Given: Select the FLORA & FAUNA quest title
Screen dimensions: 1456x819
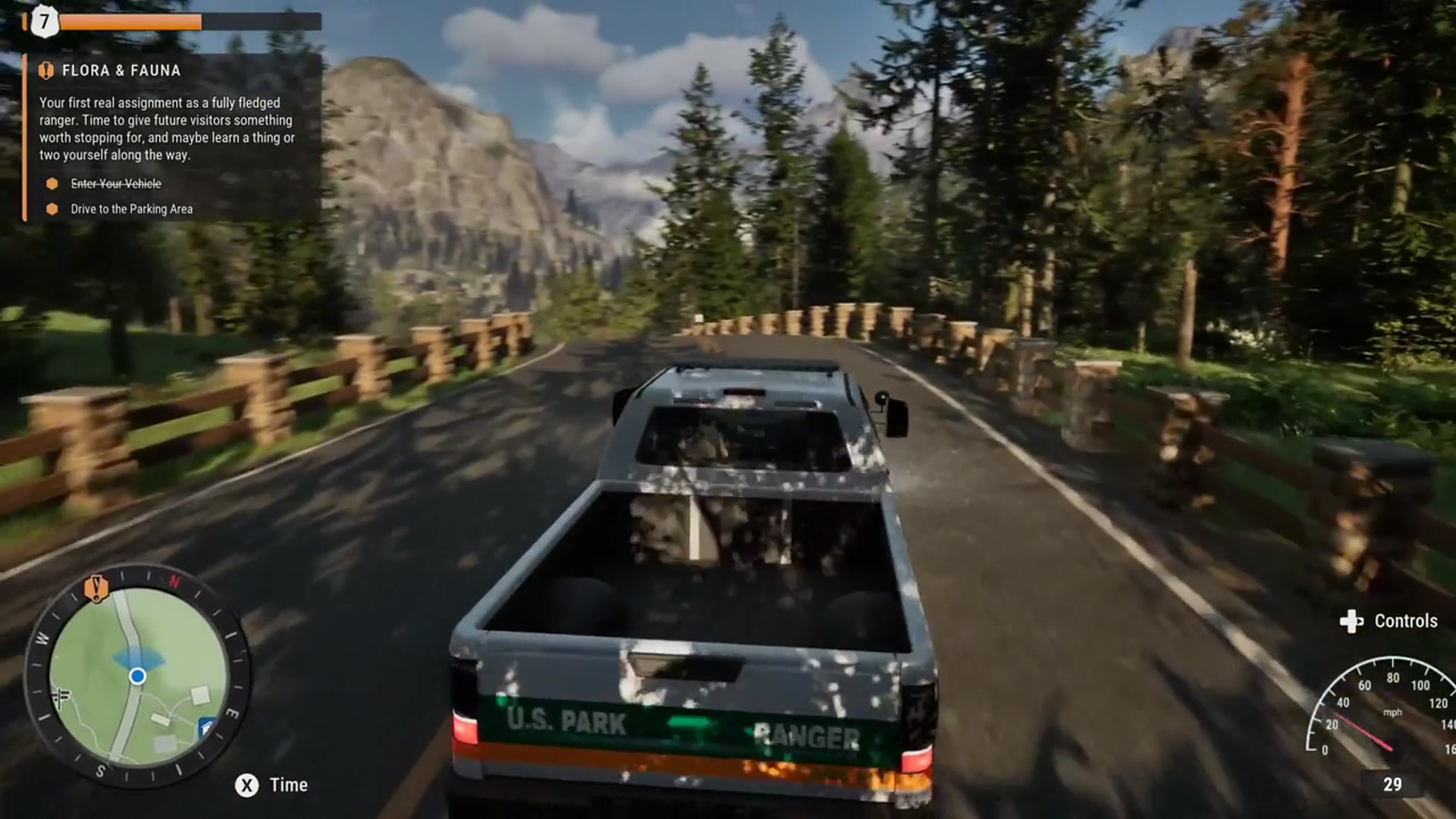Looking at the screenshot, I should pos(121,71).
